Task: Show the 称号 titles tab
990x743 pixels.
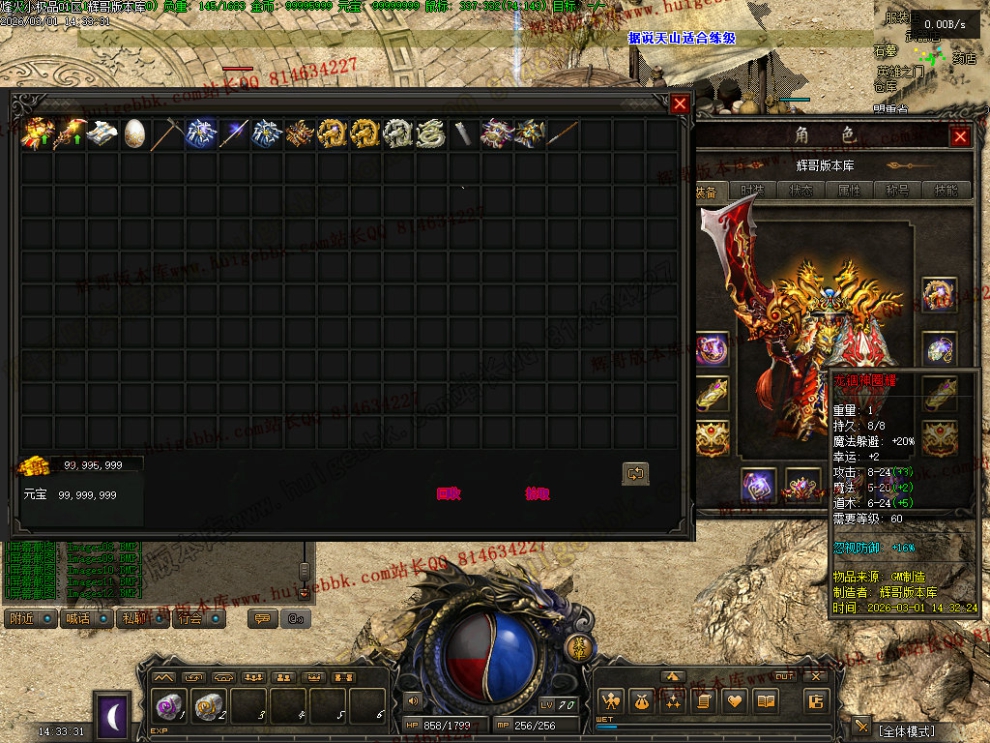Action: 895,191
